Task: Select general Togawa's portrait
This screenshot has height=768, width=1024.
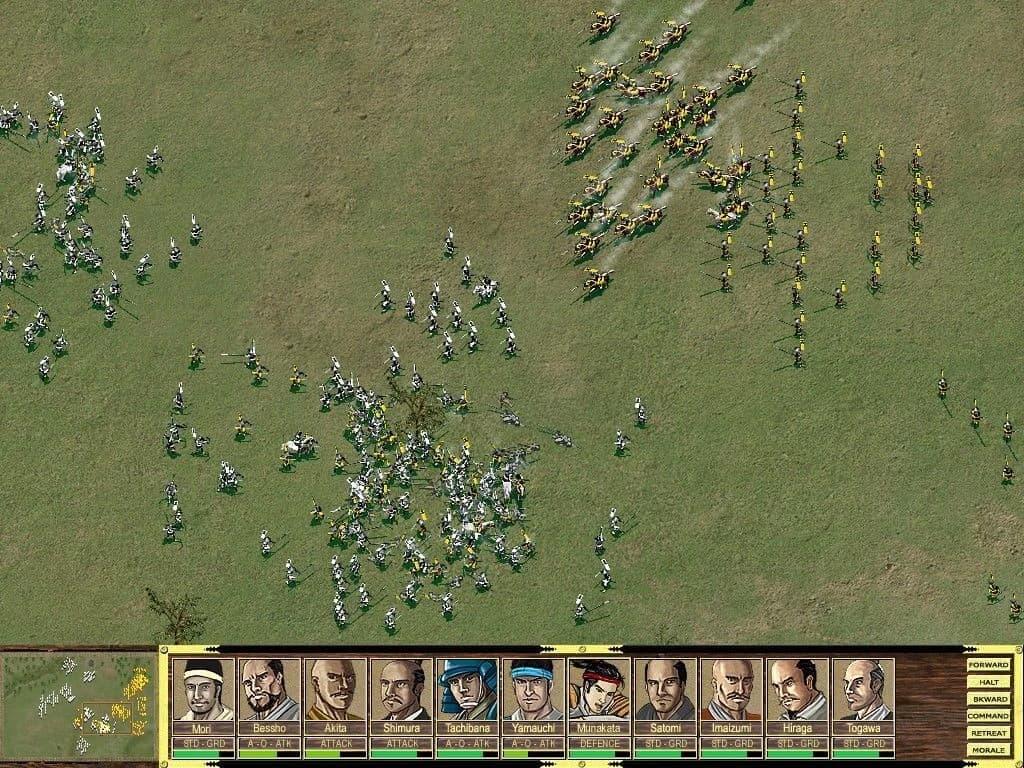Action: 863,691
